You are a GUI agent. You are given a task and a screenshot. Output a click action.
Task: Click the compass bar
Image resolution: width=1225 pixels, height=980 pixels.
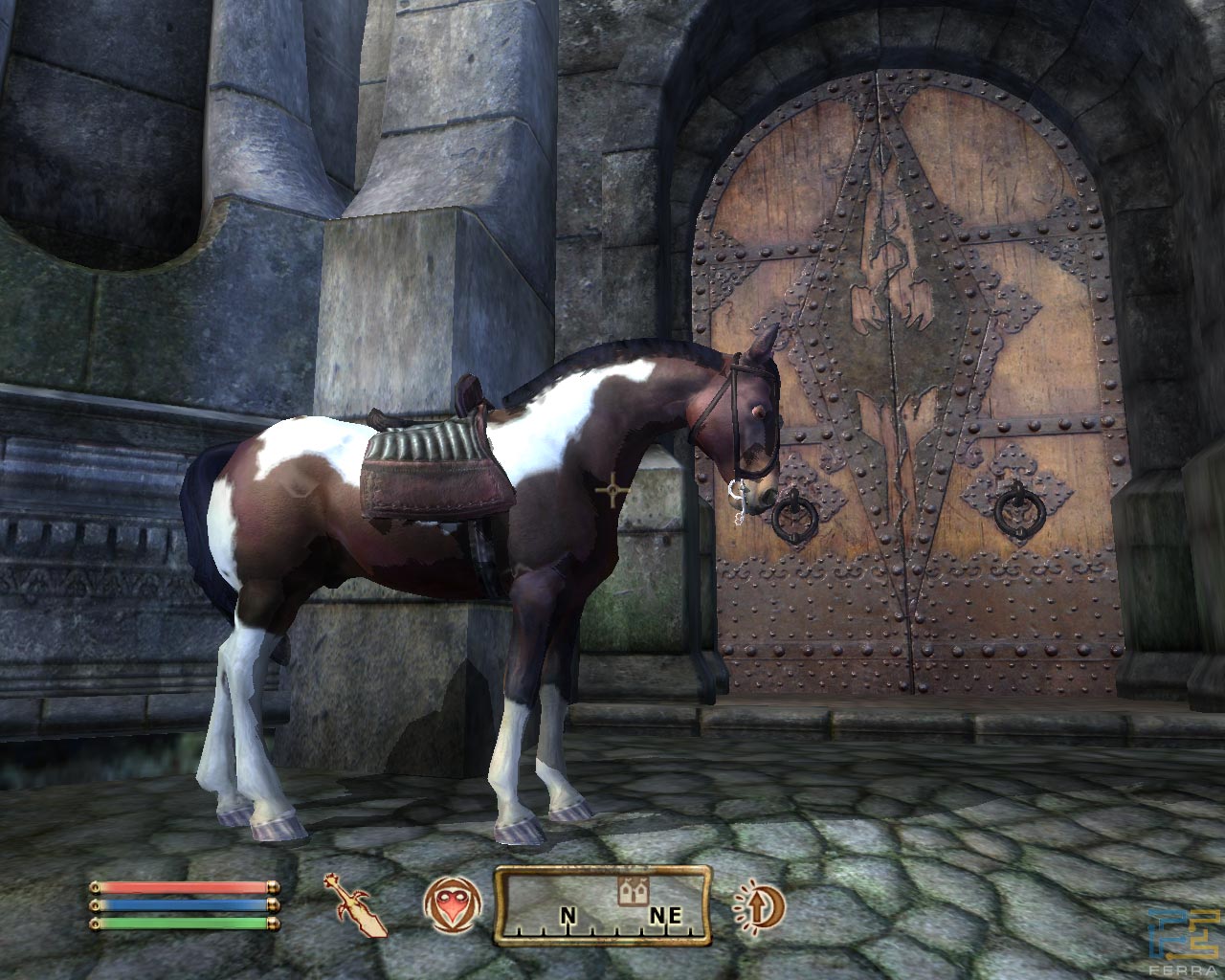tap(603, 904)
